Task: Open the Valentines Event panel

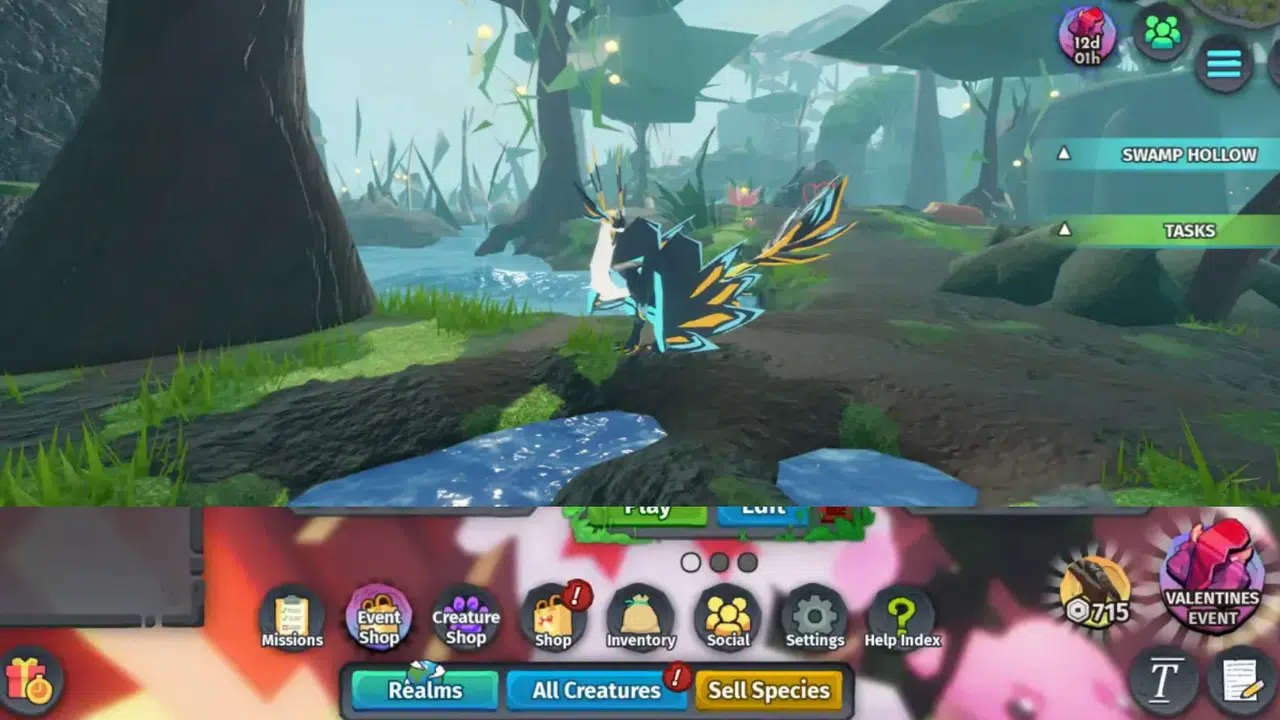Action: pos(1212,578)
